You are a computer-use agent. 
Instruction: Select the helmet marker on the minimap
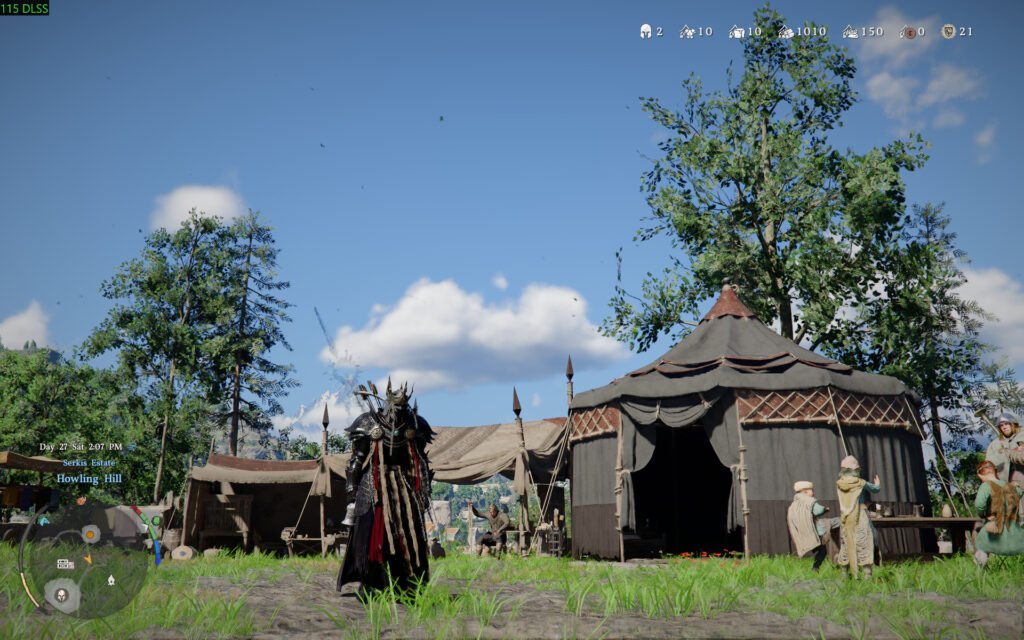pos(62,595)
